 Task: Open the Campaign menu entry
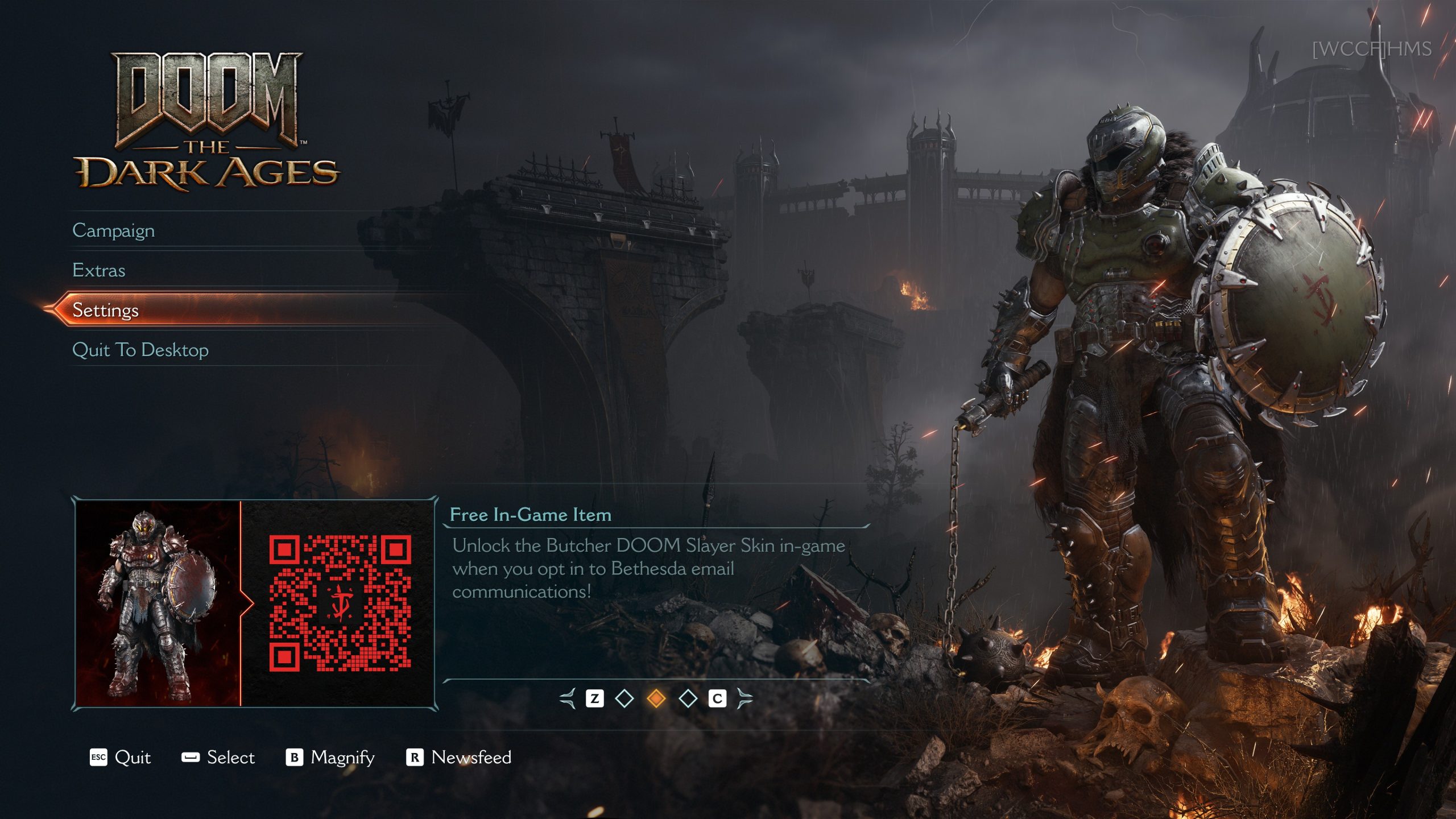(x=114, y=230)
